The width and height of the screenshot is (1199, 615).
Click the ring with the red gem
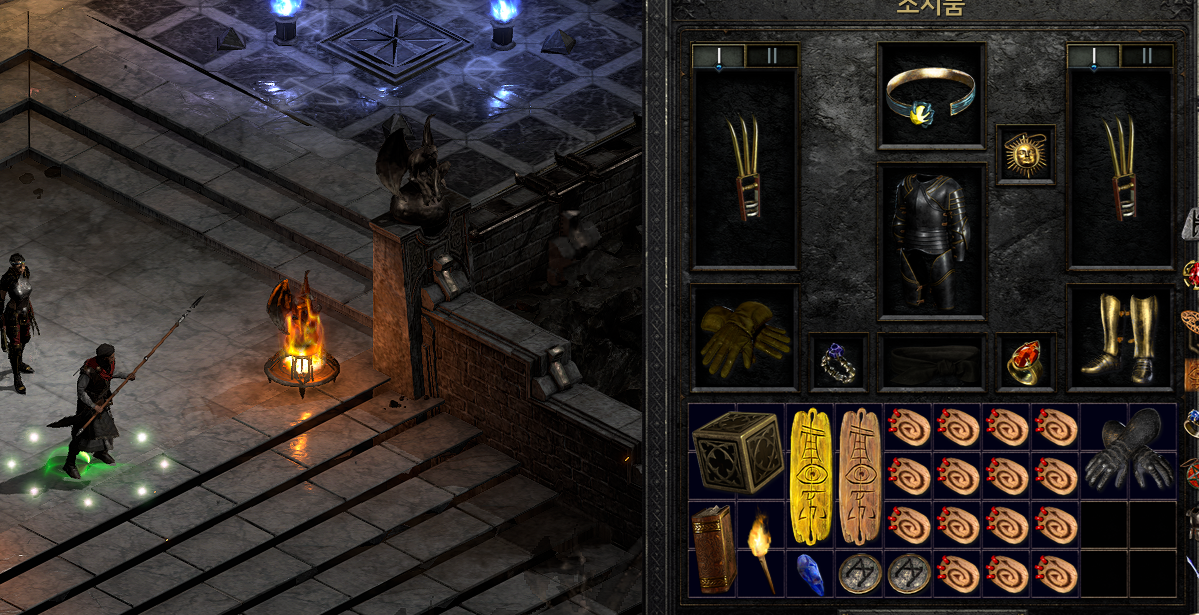1025,362
